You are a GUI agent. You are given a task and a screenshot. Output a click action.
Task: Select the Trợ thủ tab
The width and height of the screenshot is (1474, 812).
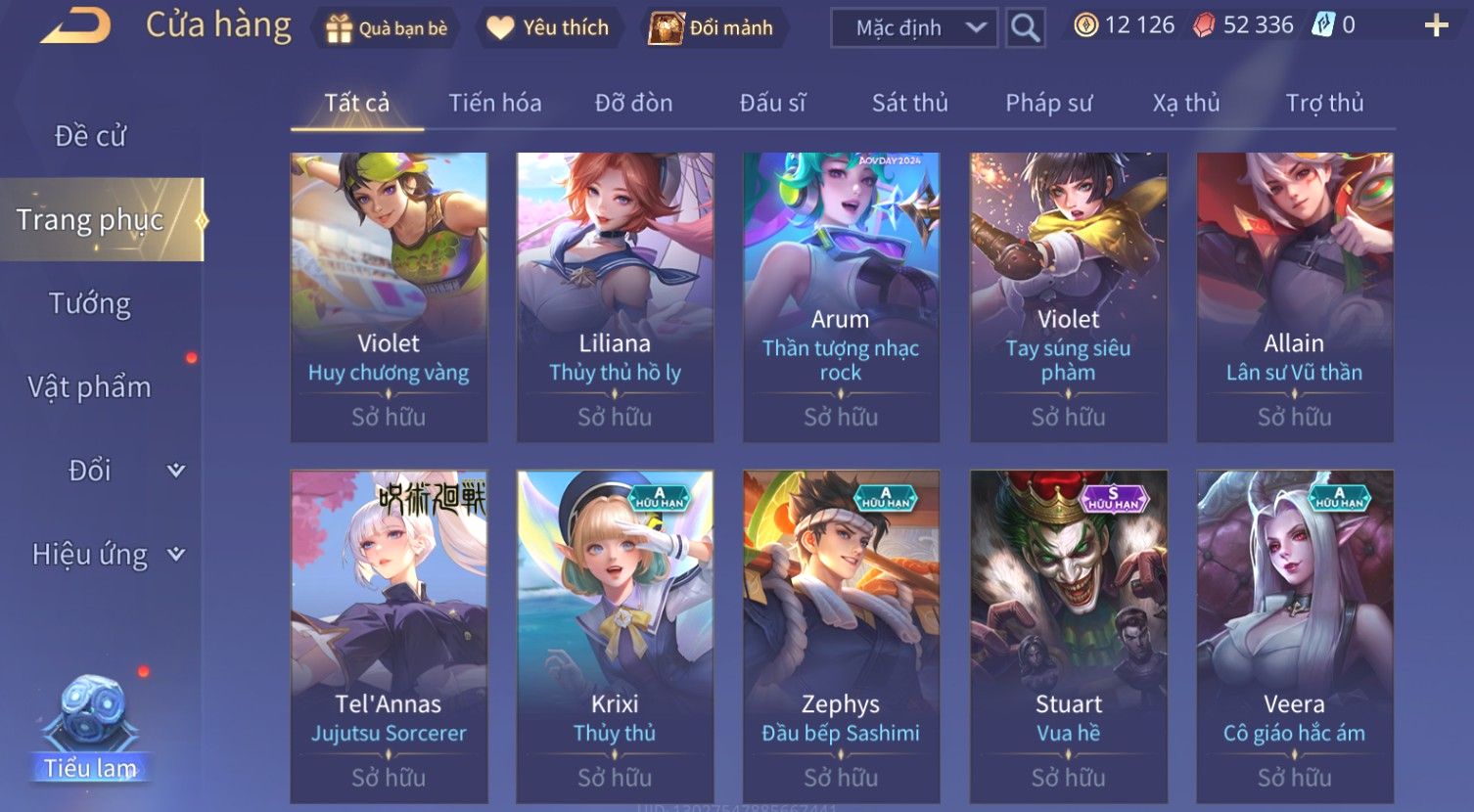point(1323,104)
